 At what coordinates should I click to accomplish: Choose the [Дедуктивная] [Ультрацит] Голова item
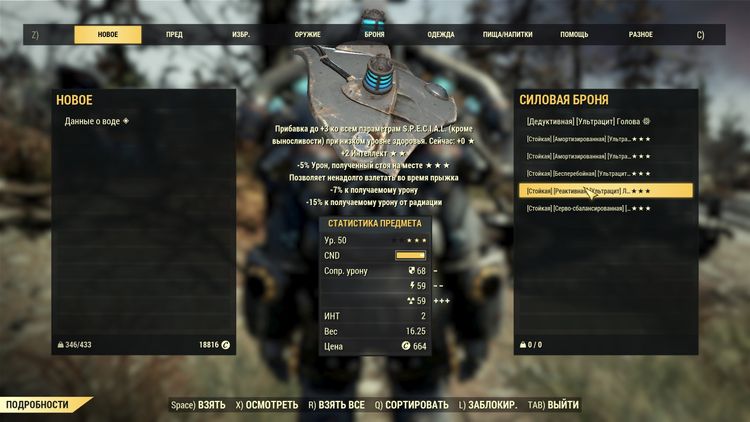[x=588, y=121]
